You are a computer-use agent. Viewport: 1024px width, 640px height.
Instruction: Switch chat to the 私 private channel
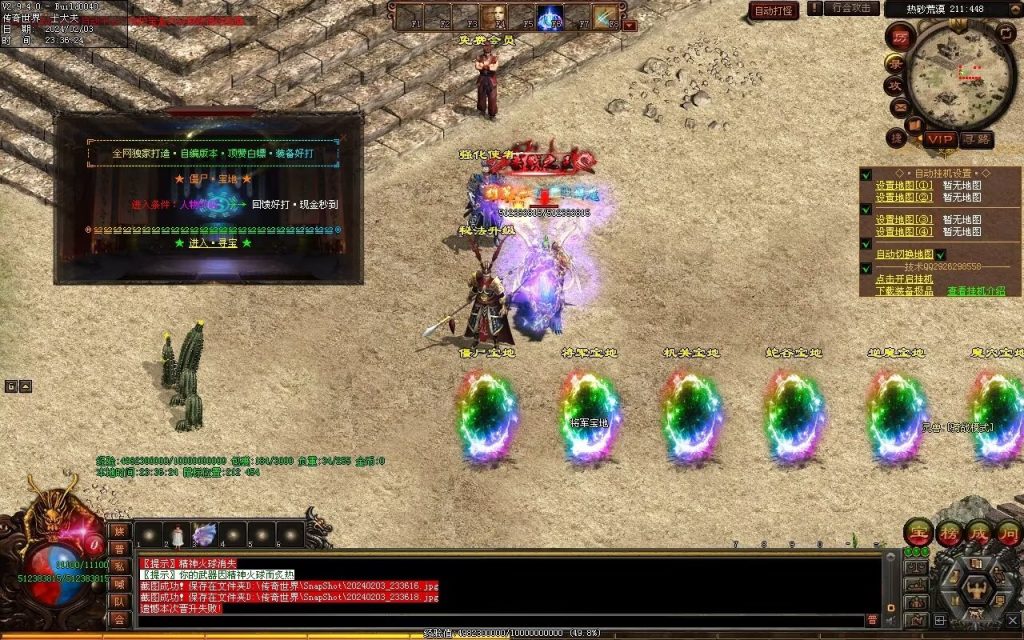pyautogui.click(x=119, y=568)
